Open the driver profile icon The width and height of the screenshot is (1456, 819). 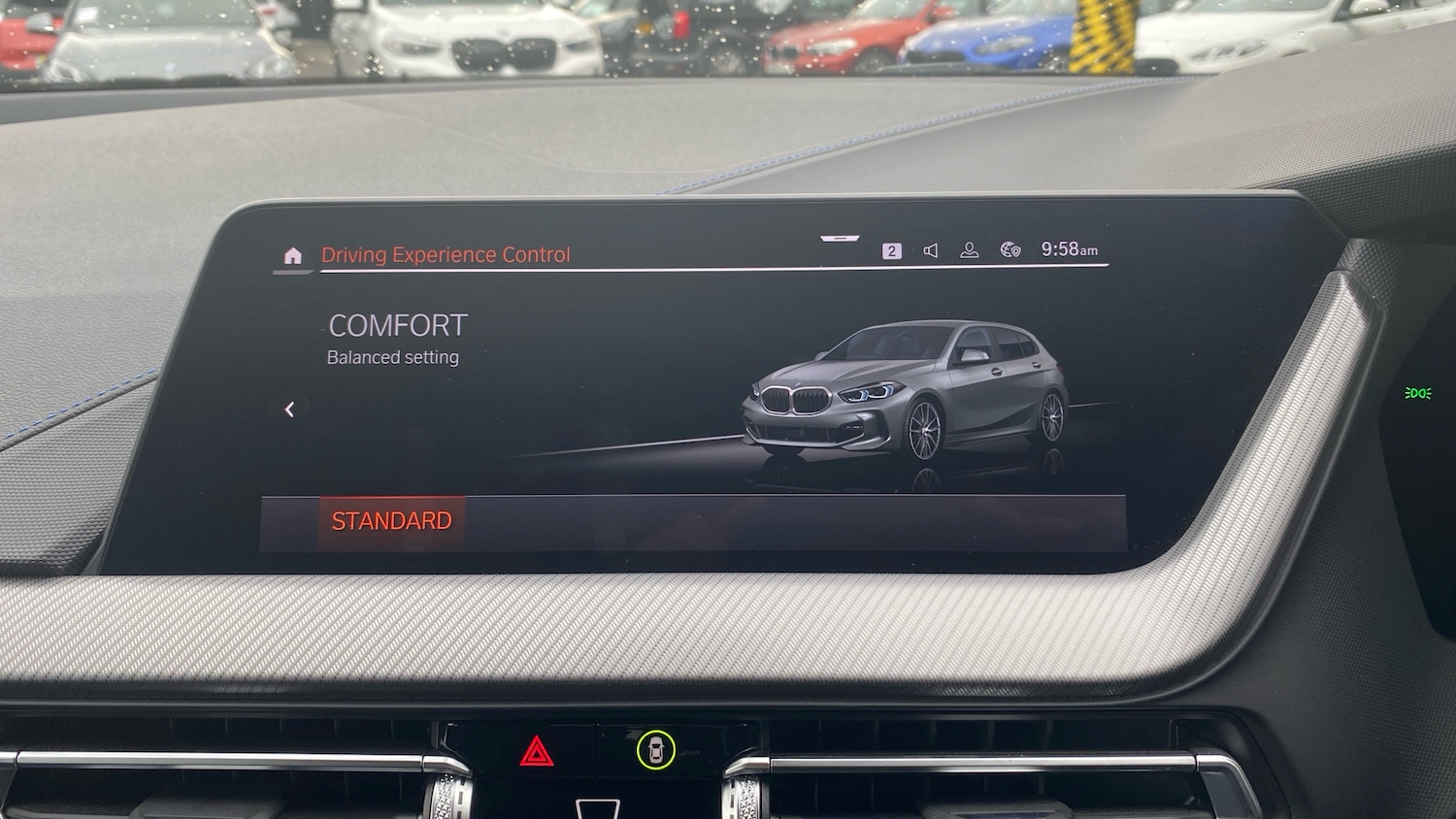(x=970, y=249)
